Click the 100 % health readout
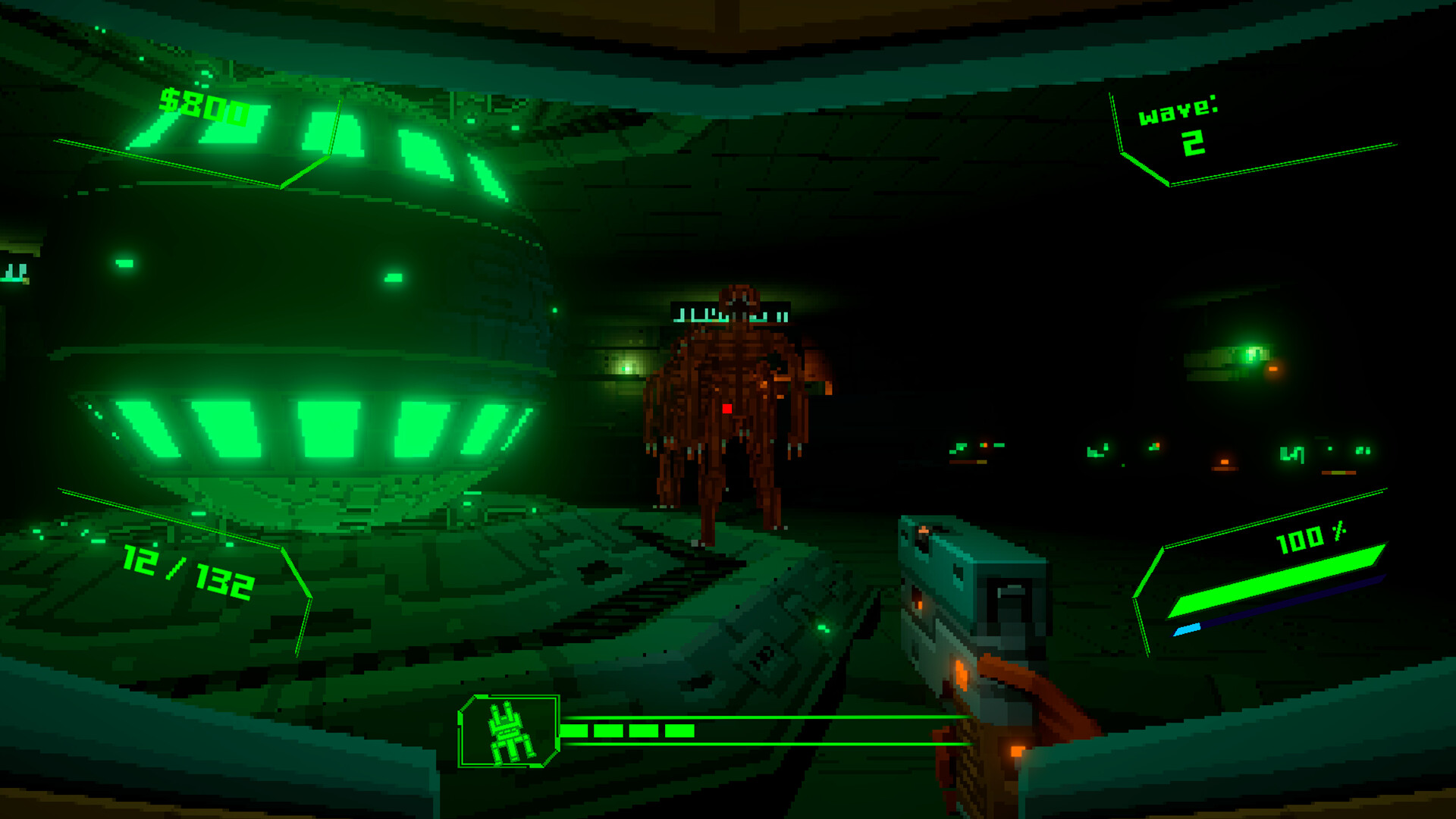The image size is (1456, 819). coord(1313,541)
